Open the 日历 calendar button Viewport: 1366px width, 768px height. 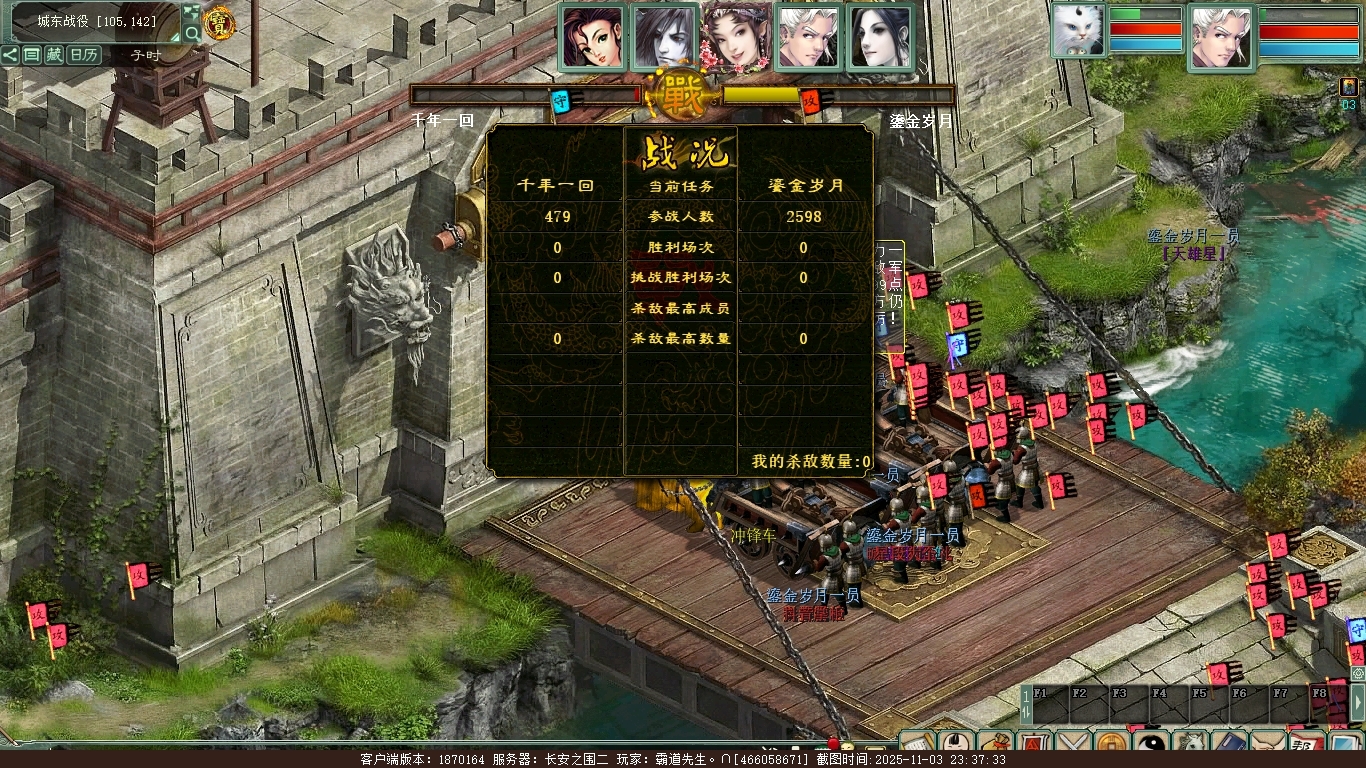click(x=84, y=55)
